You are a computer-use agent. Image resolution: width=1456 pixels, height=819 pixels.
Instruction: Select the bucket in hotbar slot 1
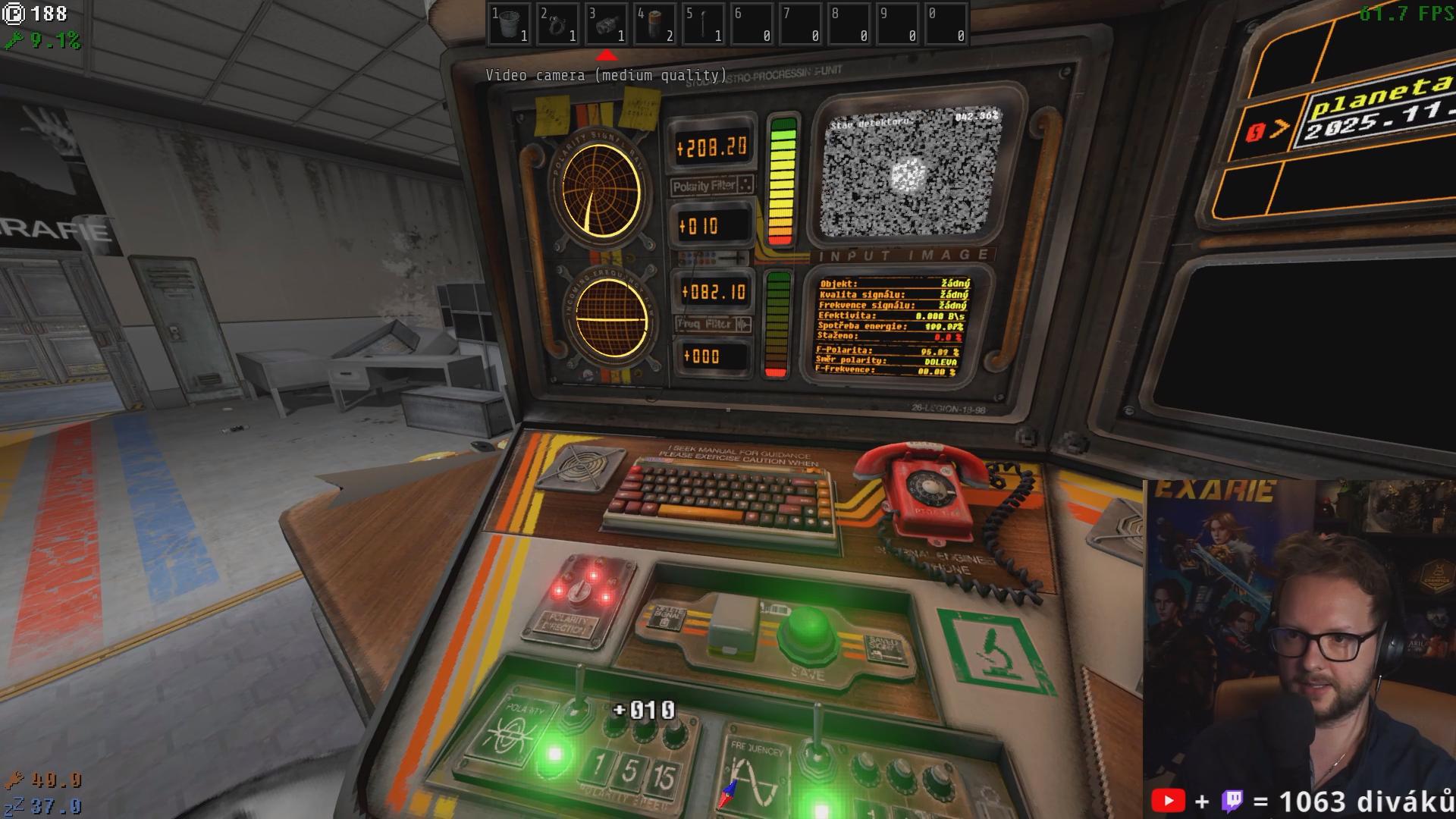click(x=510, y=24)
